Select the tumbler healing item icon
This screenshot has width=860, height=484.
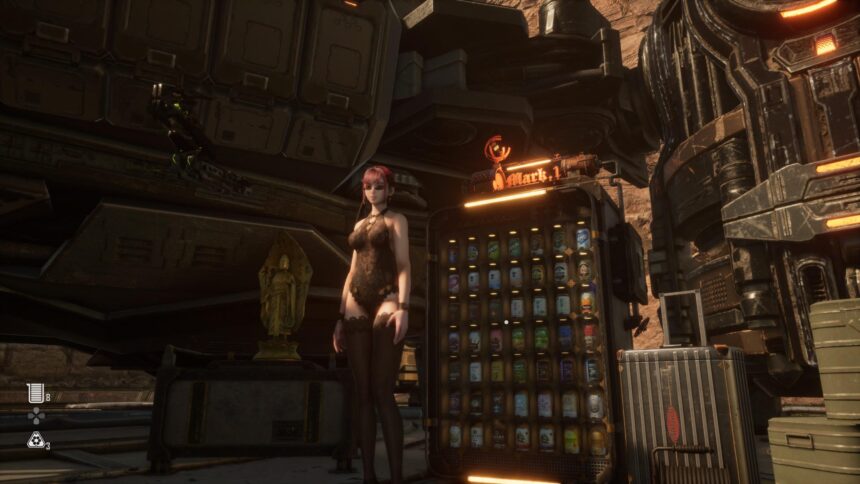(35, 392)
